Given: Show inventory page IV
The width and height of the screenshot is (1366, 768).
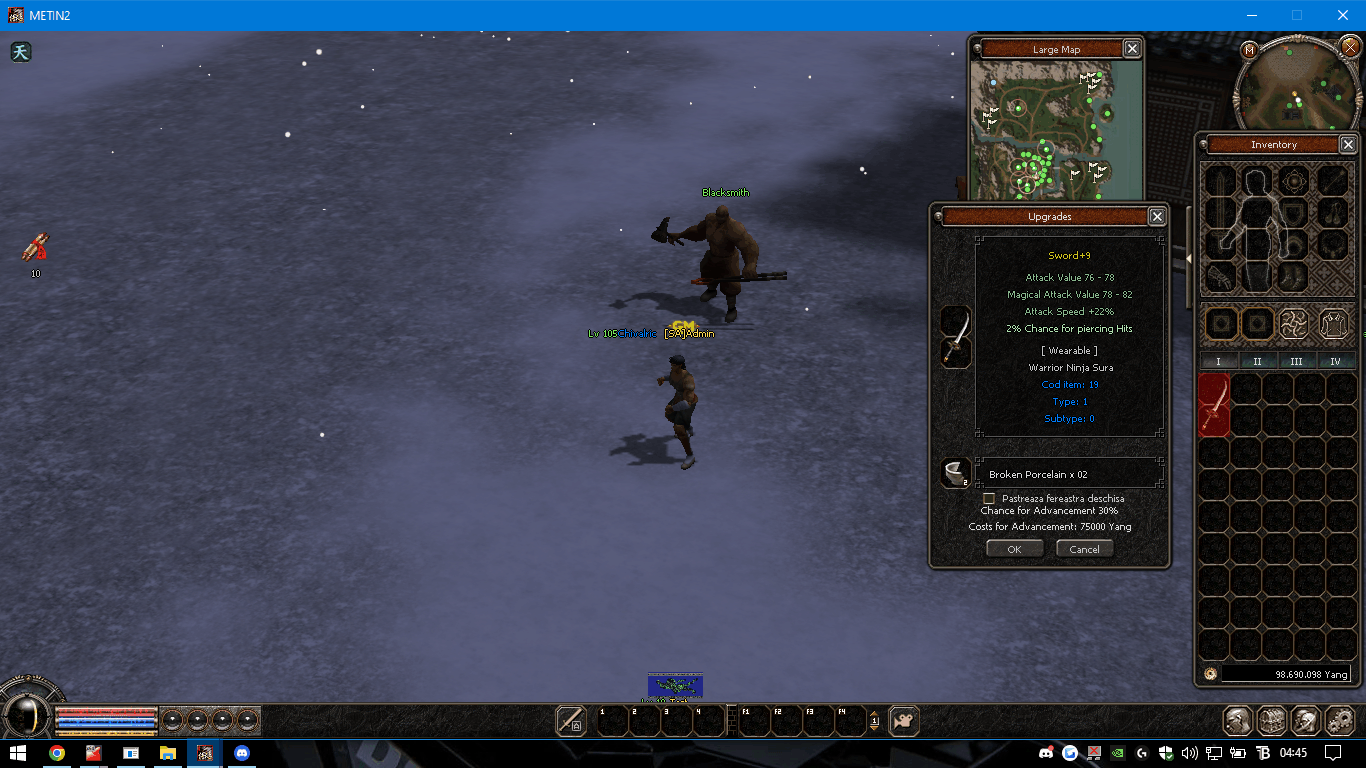Looking at the screenshot, I should tap(1335, 362).
